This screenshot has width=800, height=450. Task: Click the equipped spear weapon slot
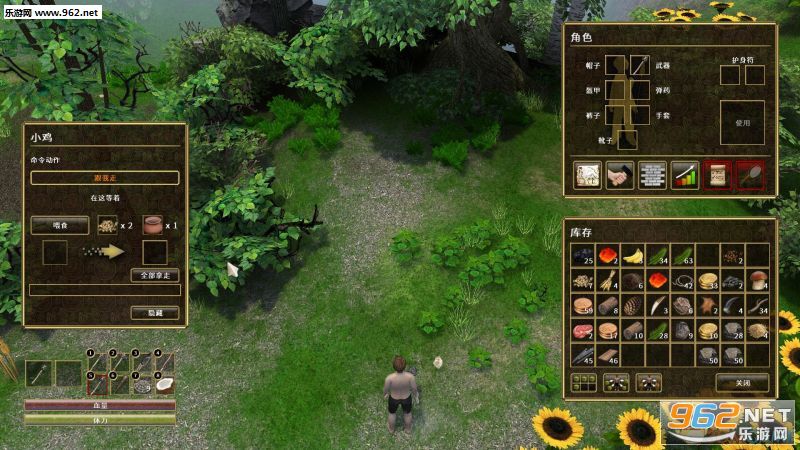coord(641,66)
